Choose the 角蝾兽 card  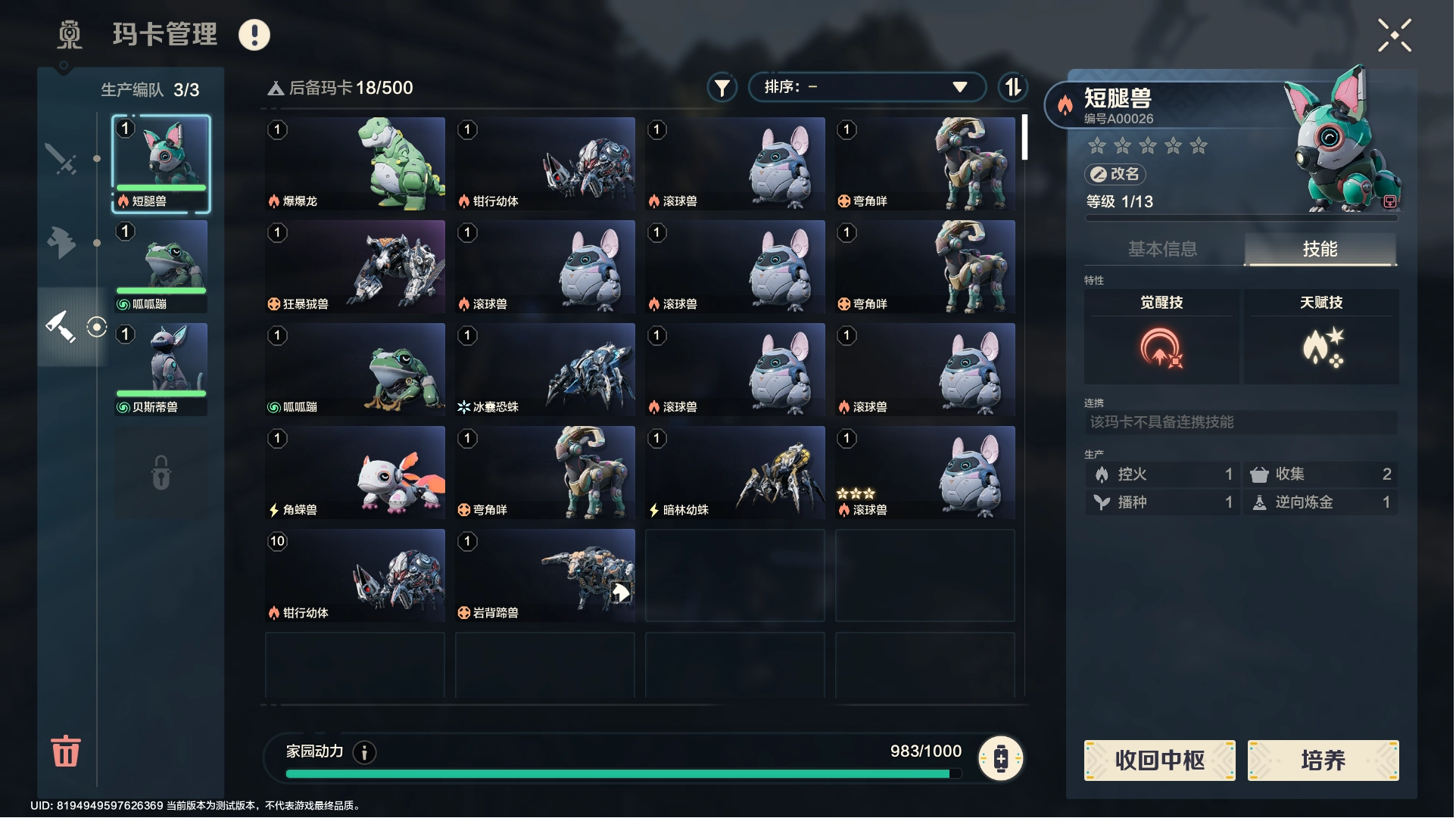pos(355,472)
